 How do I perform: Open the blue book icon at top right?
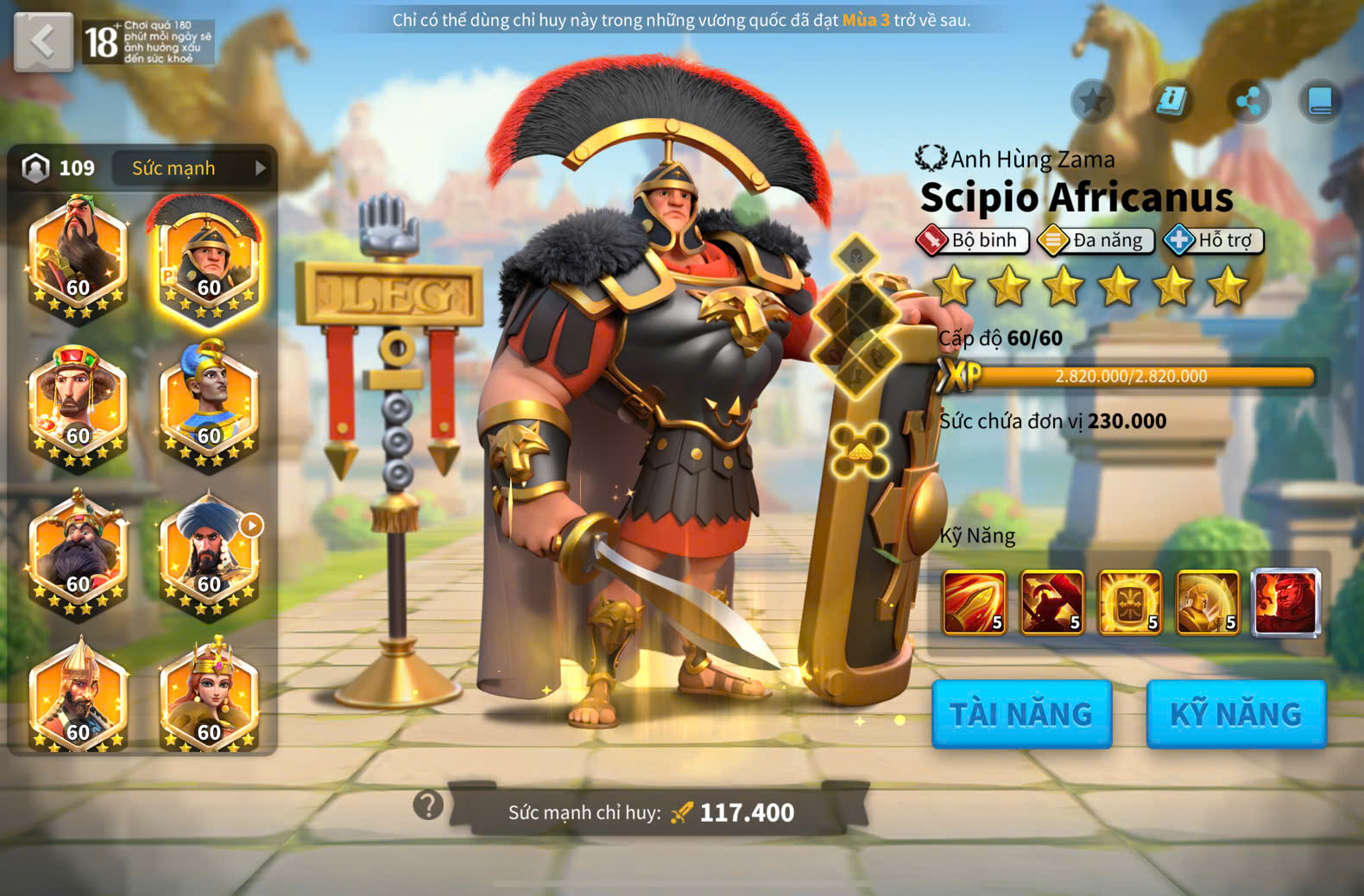click(1320, 102)
